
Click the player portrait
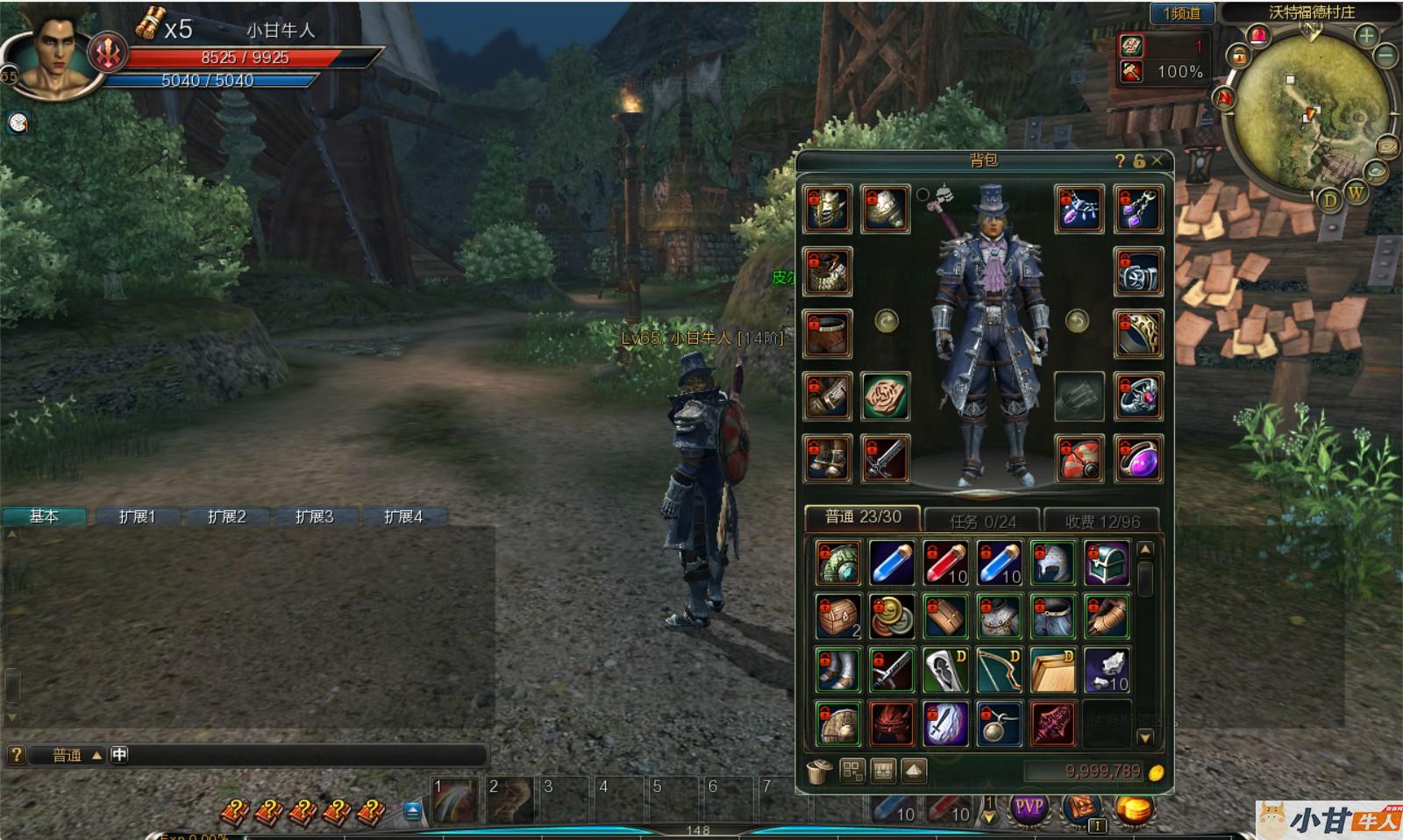pyautogui.click(x=58, y=54)
